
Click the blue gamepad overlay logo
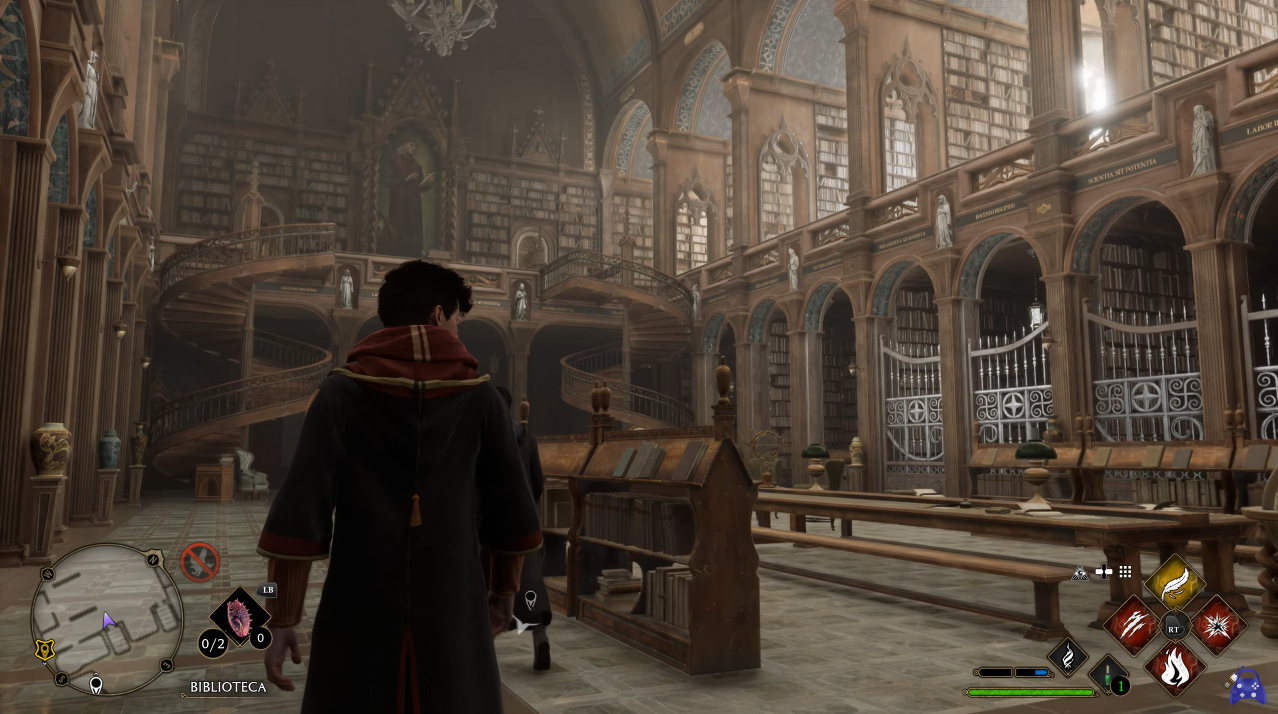coord(1246,687)
